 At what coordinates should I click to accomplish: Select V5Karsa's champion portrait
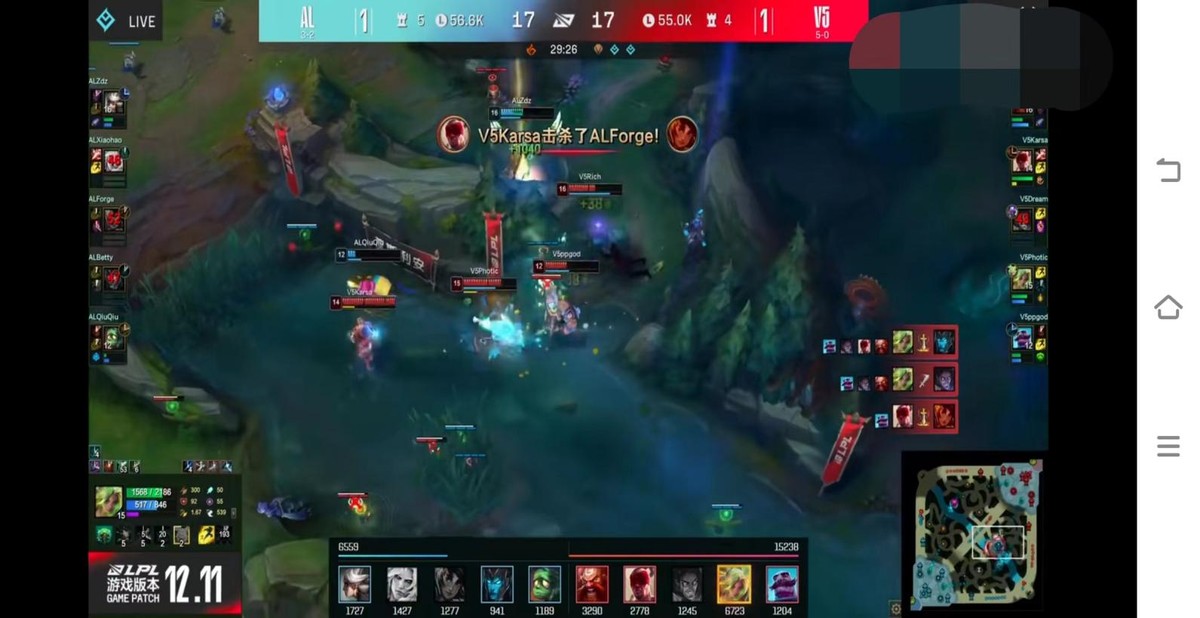point(1022,161)
